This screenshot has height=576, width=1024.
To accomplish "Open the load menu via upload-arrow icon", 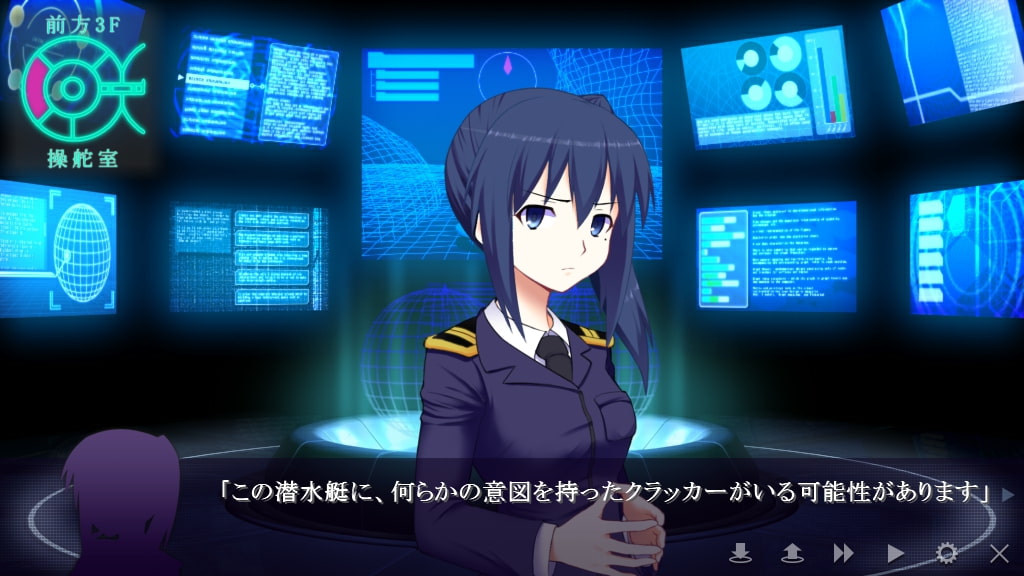I will point(791,552).
